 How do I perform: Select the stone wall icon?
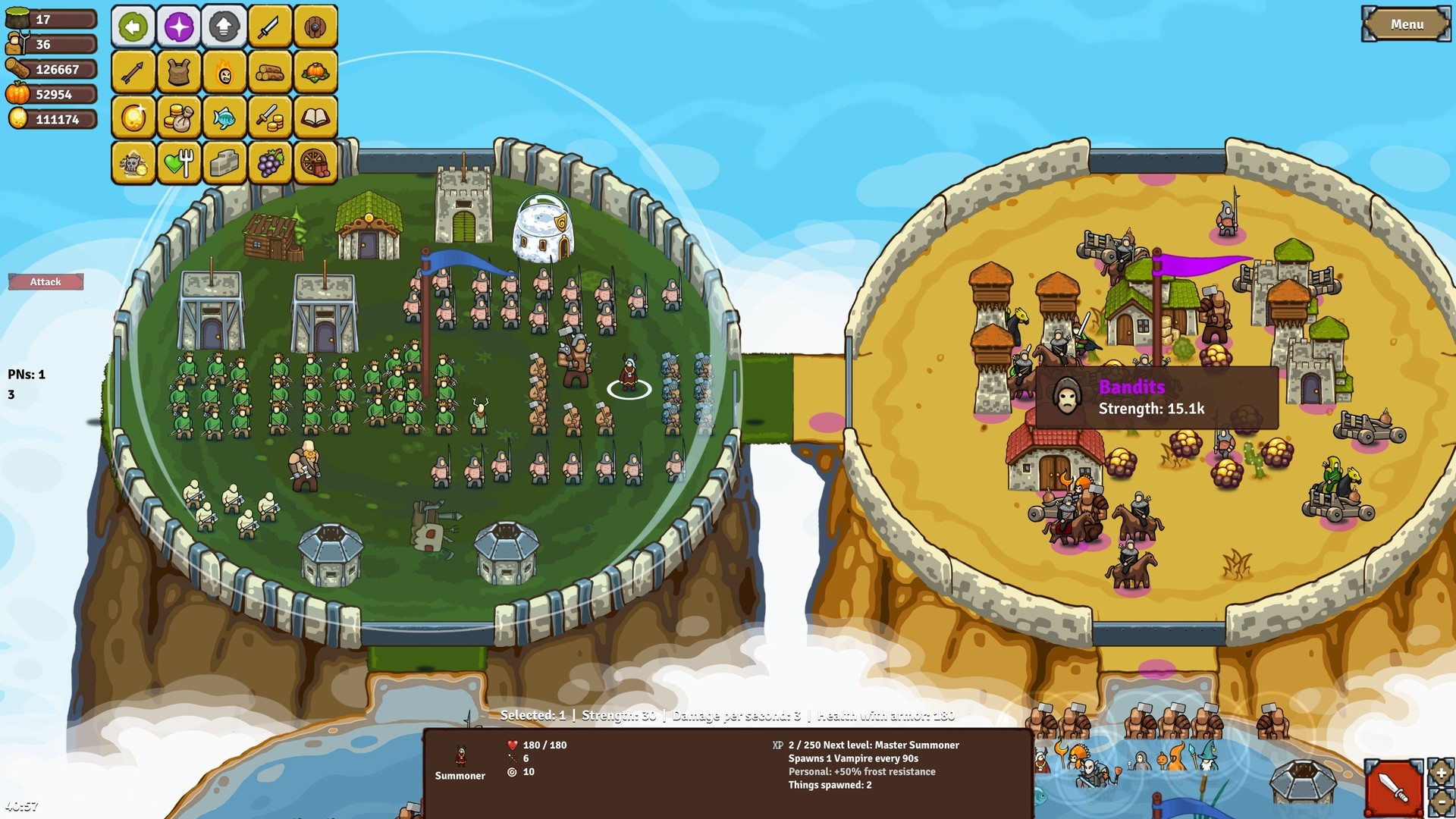[x=224, y=162]
